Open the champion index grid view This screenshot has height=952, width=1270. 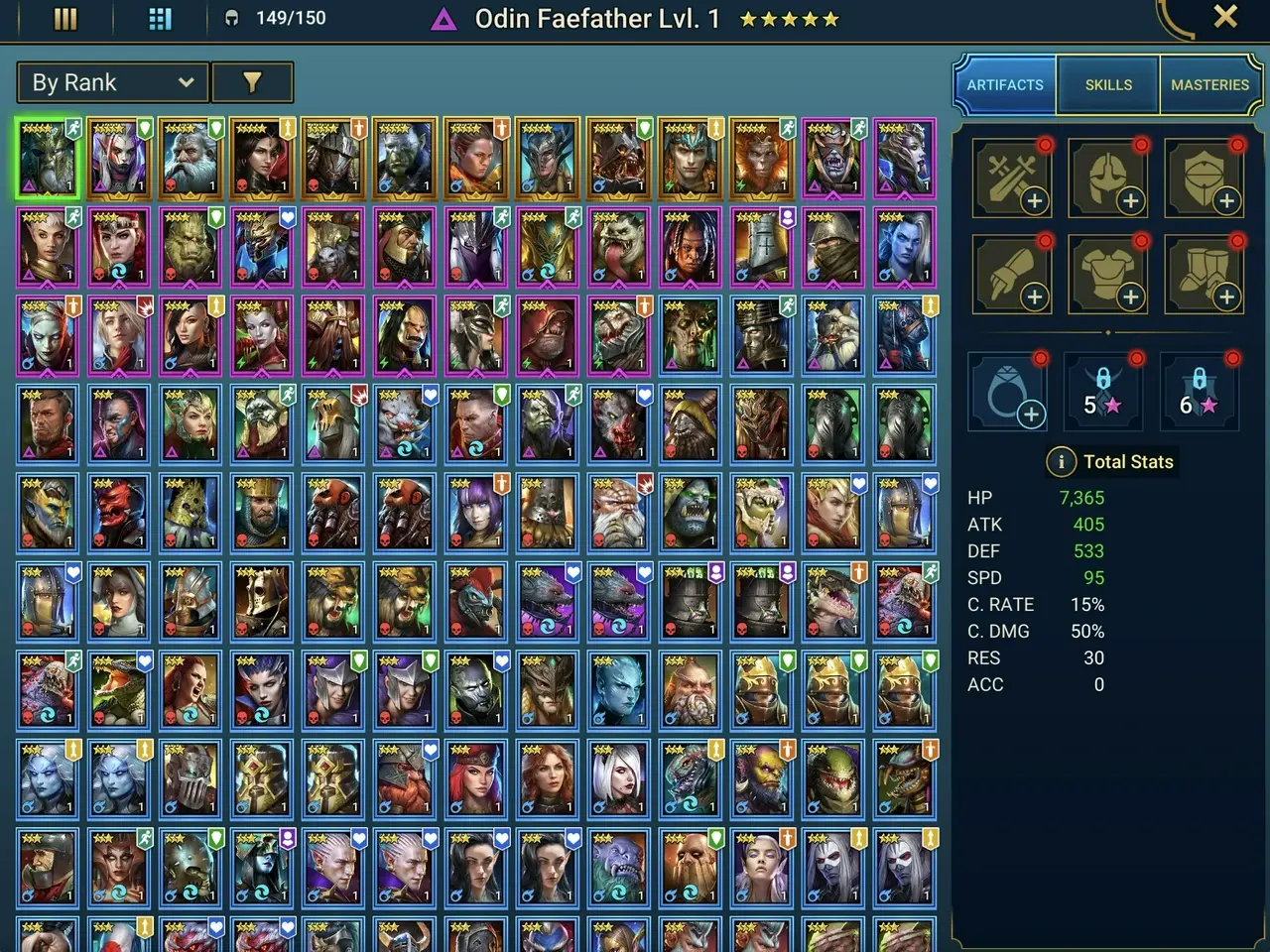159,18
